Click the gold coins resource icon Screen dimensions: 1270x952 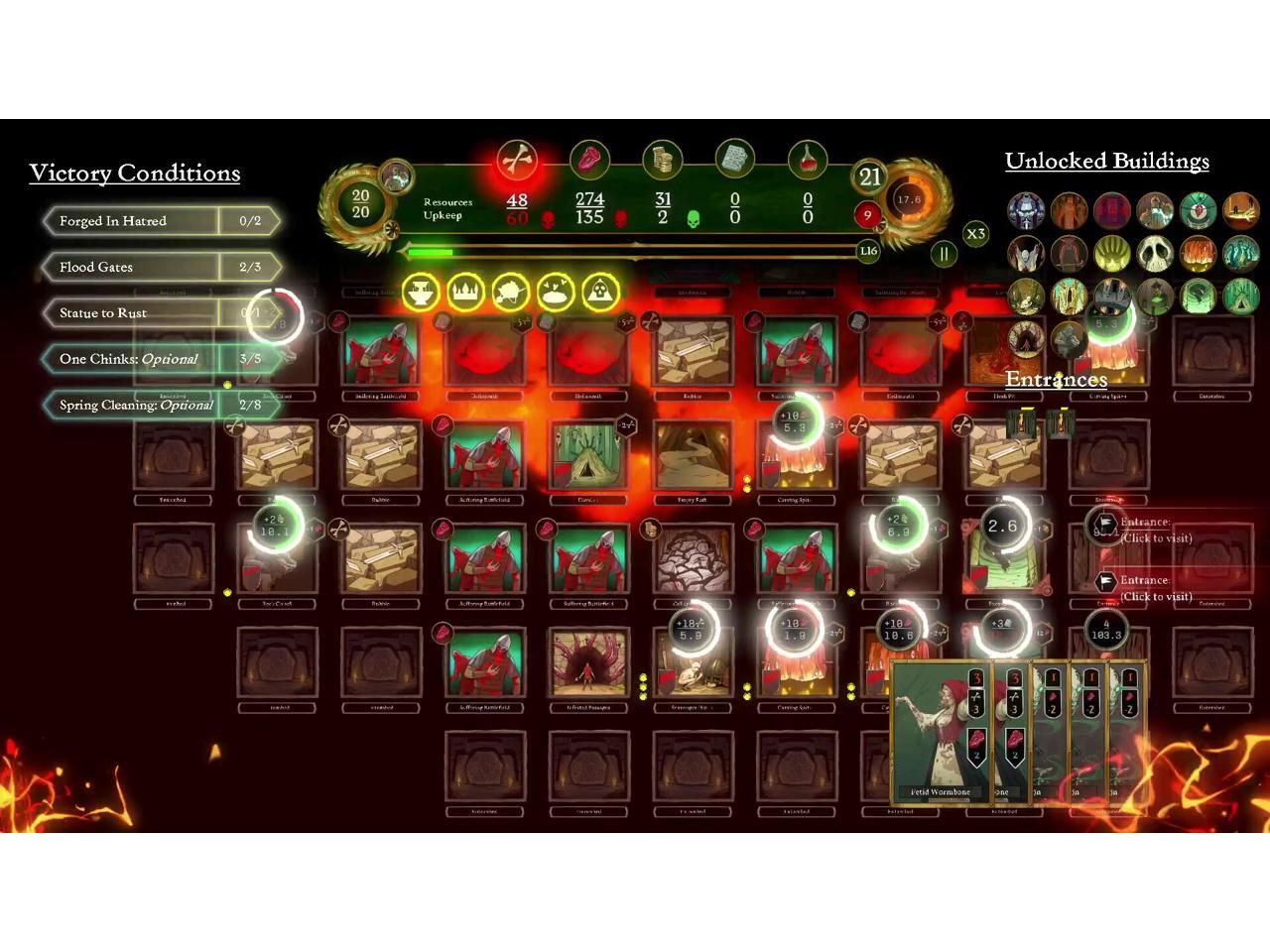662,159
